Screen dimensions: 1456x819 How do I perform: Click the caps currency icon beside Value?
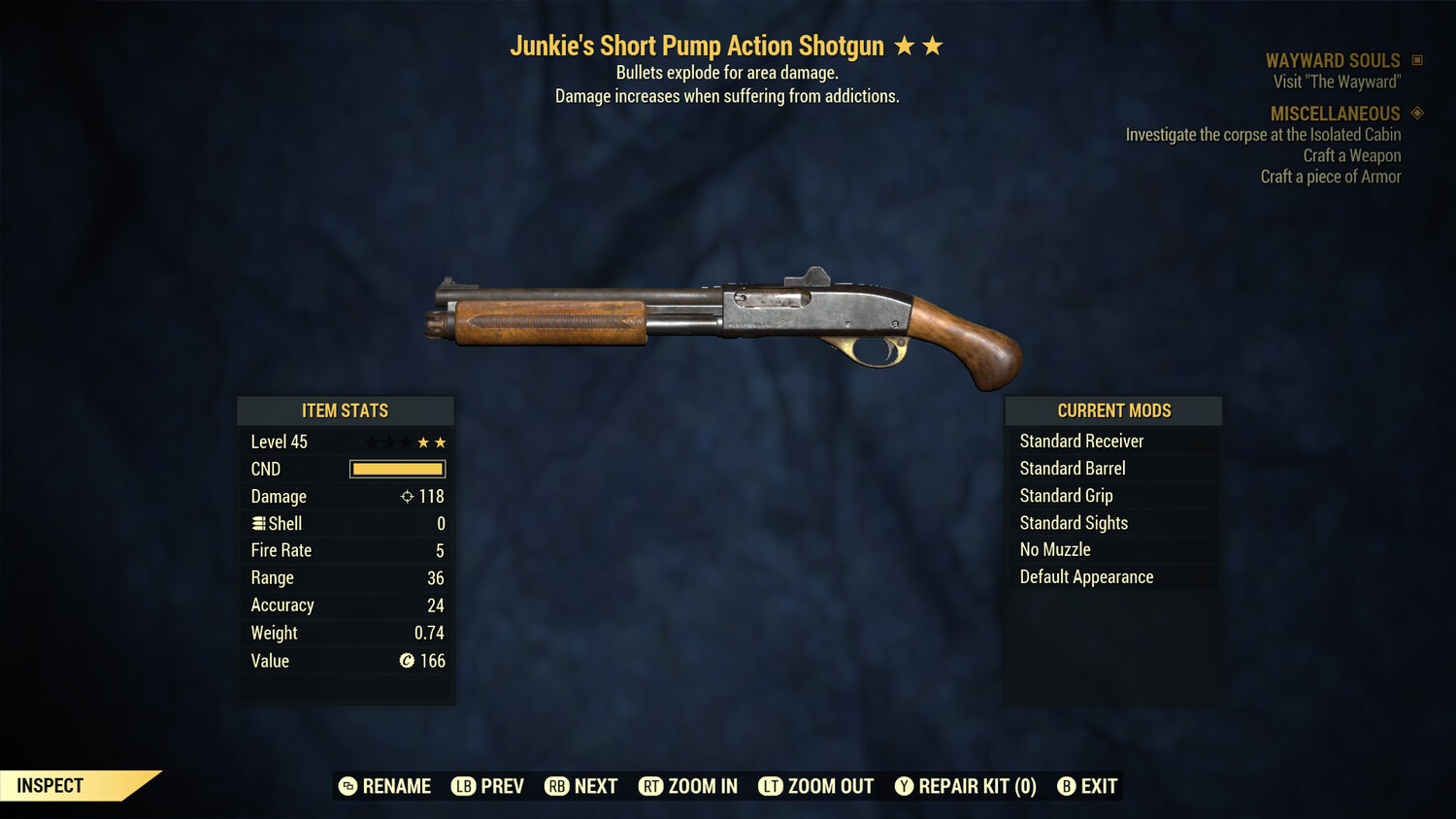point(407,661)
